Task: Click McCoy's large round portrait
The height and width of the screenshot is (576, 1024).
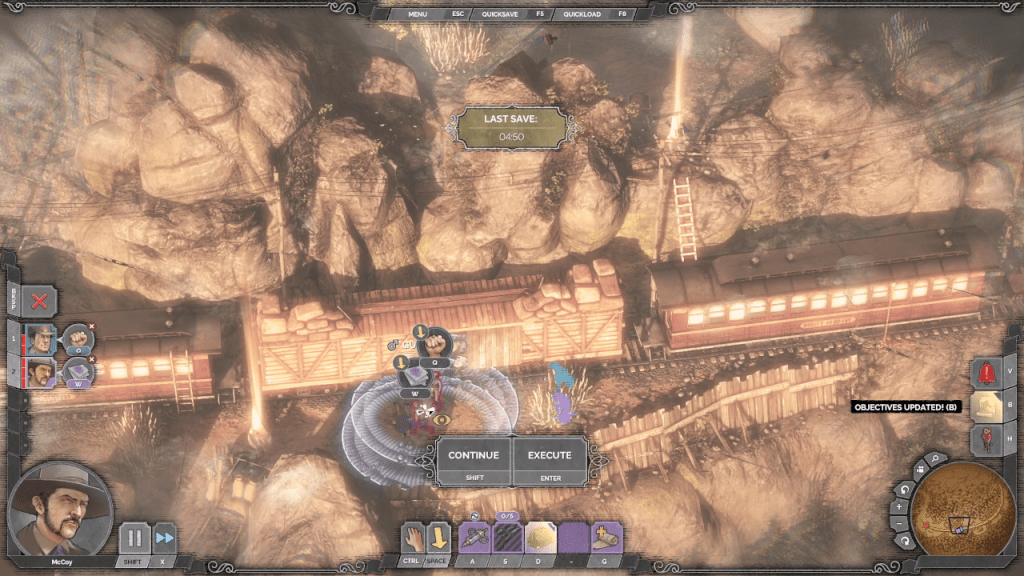Action: coord(58,509)
